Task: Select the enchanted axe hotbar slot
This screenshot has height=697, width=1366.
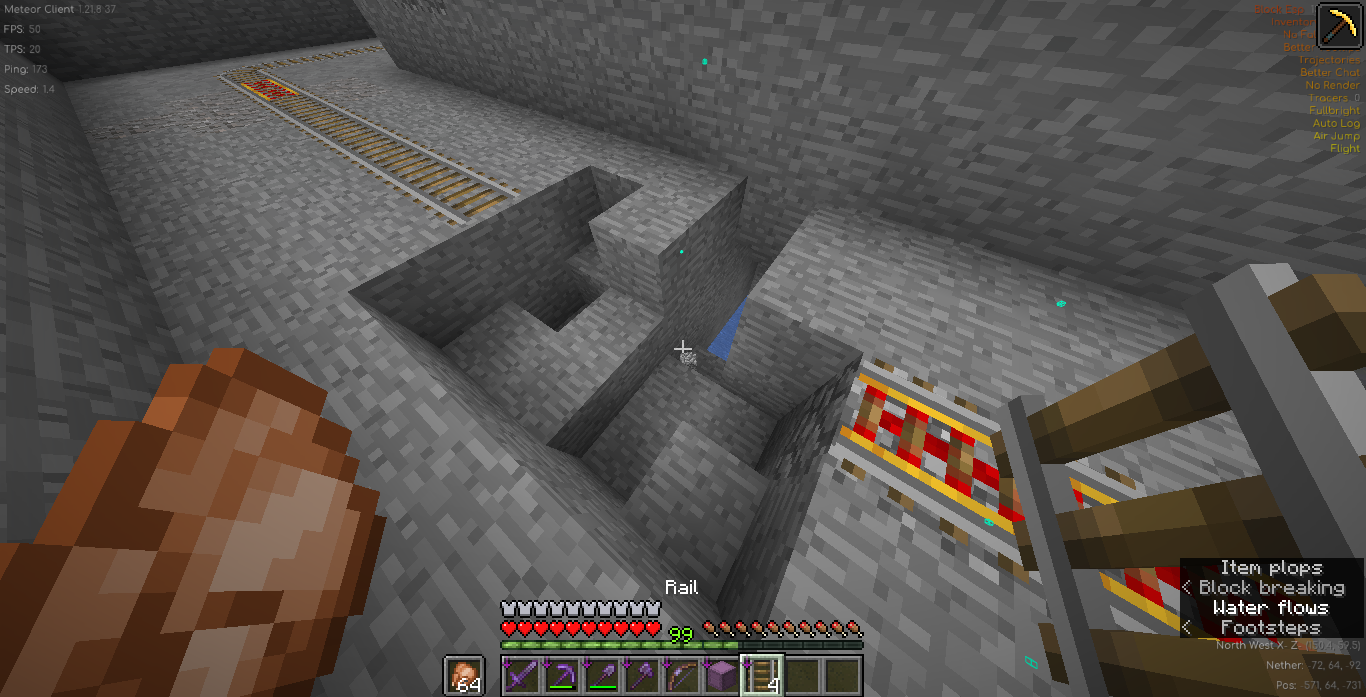Action: [x=642, y=676]
